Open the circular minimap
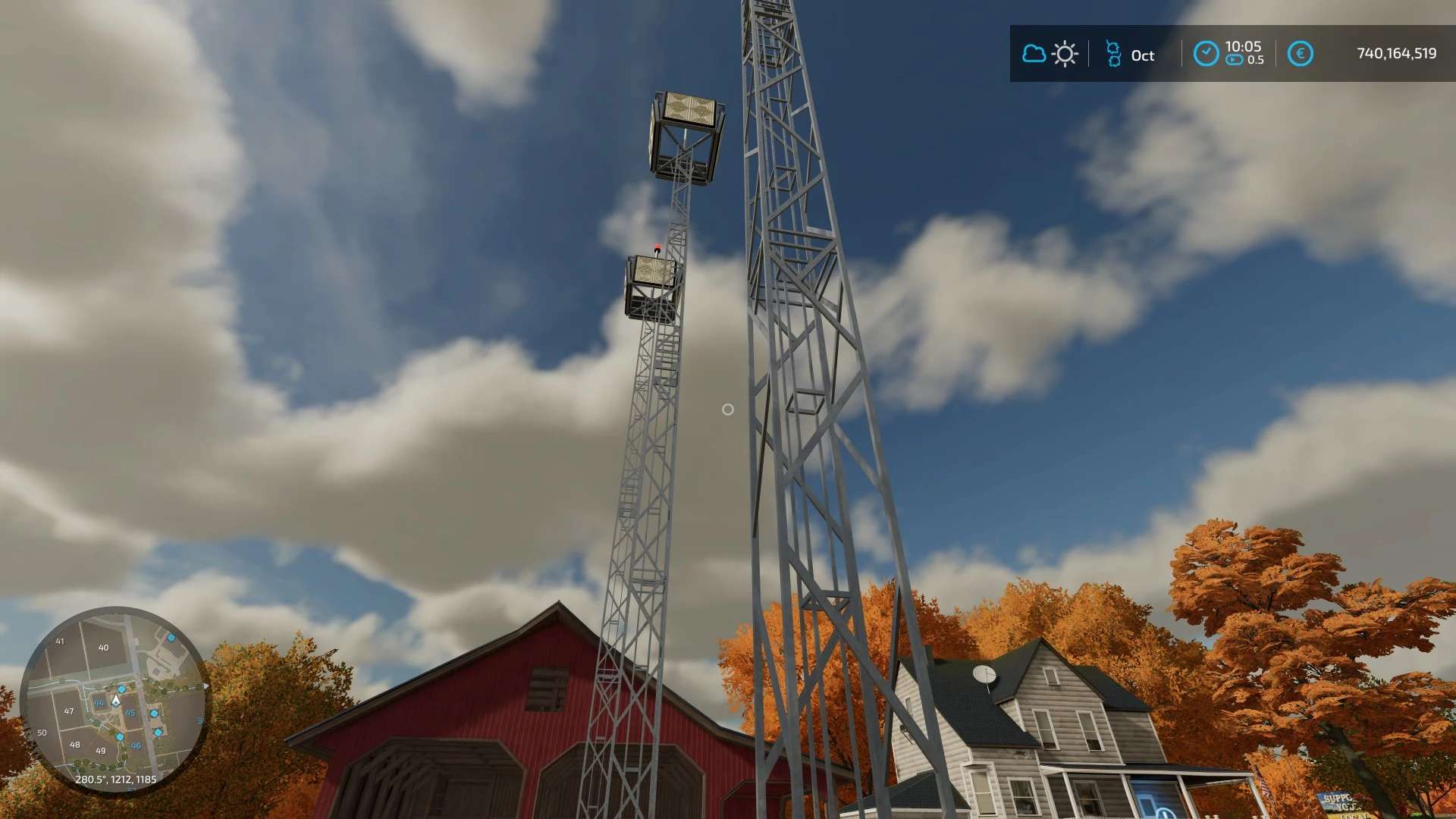This screenshot has height=819, width=1456. (115, 699)
